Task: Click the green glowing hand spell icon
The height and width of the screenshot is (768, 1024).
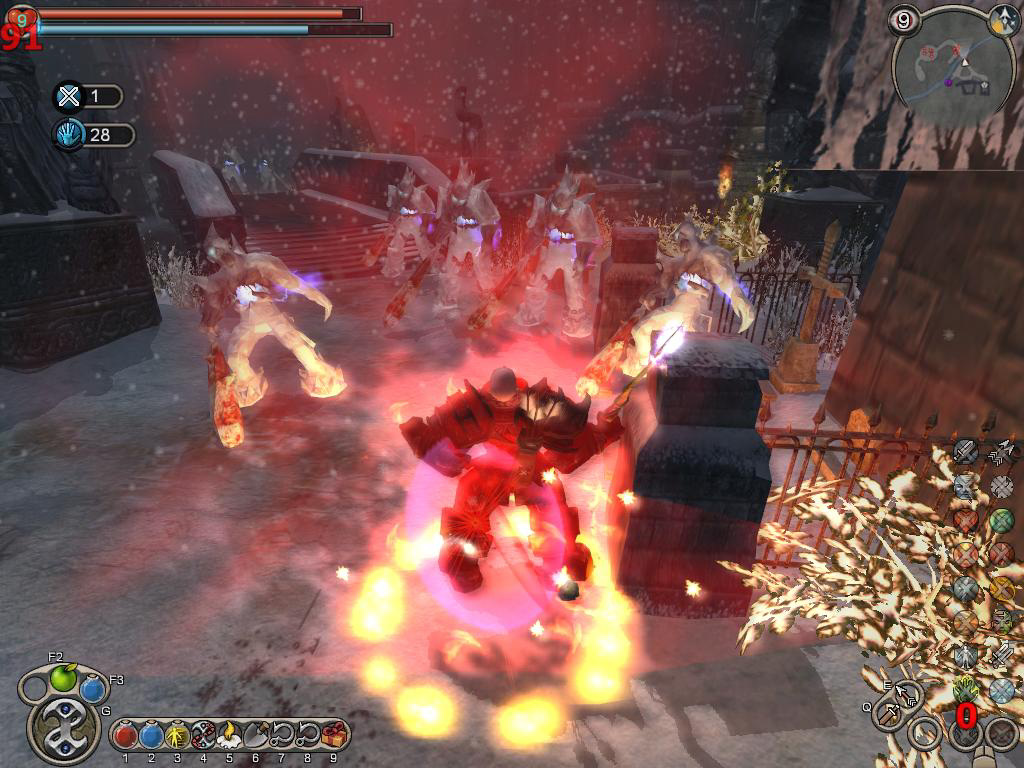Action: point(967,688)
